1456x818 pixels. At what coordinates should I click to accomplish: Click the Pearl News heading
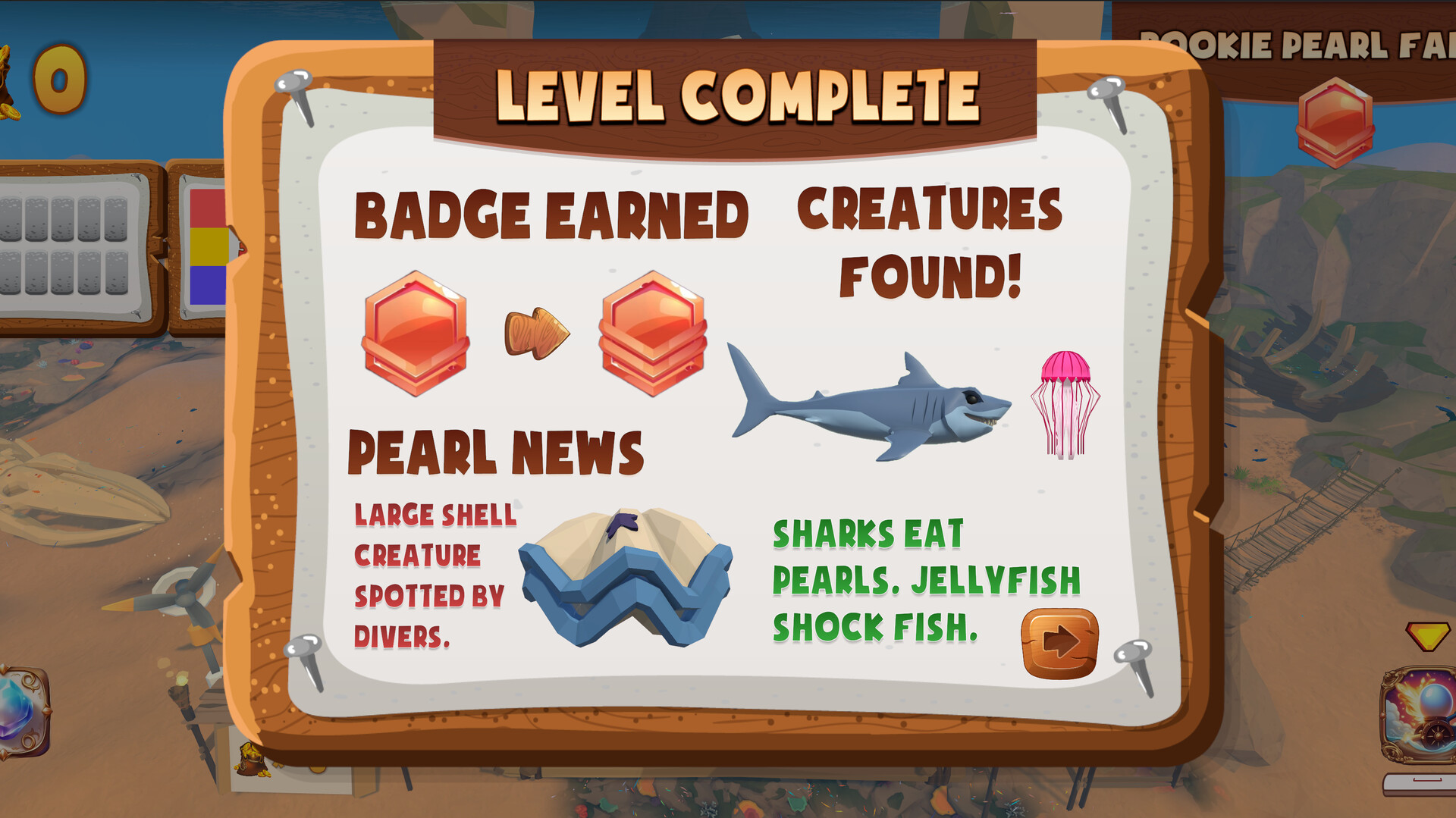(x=494, y=451)
